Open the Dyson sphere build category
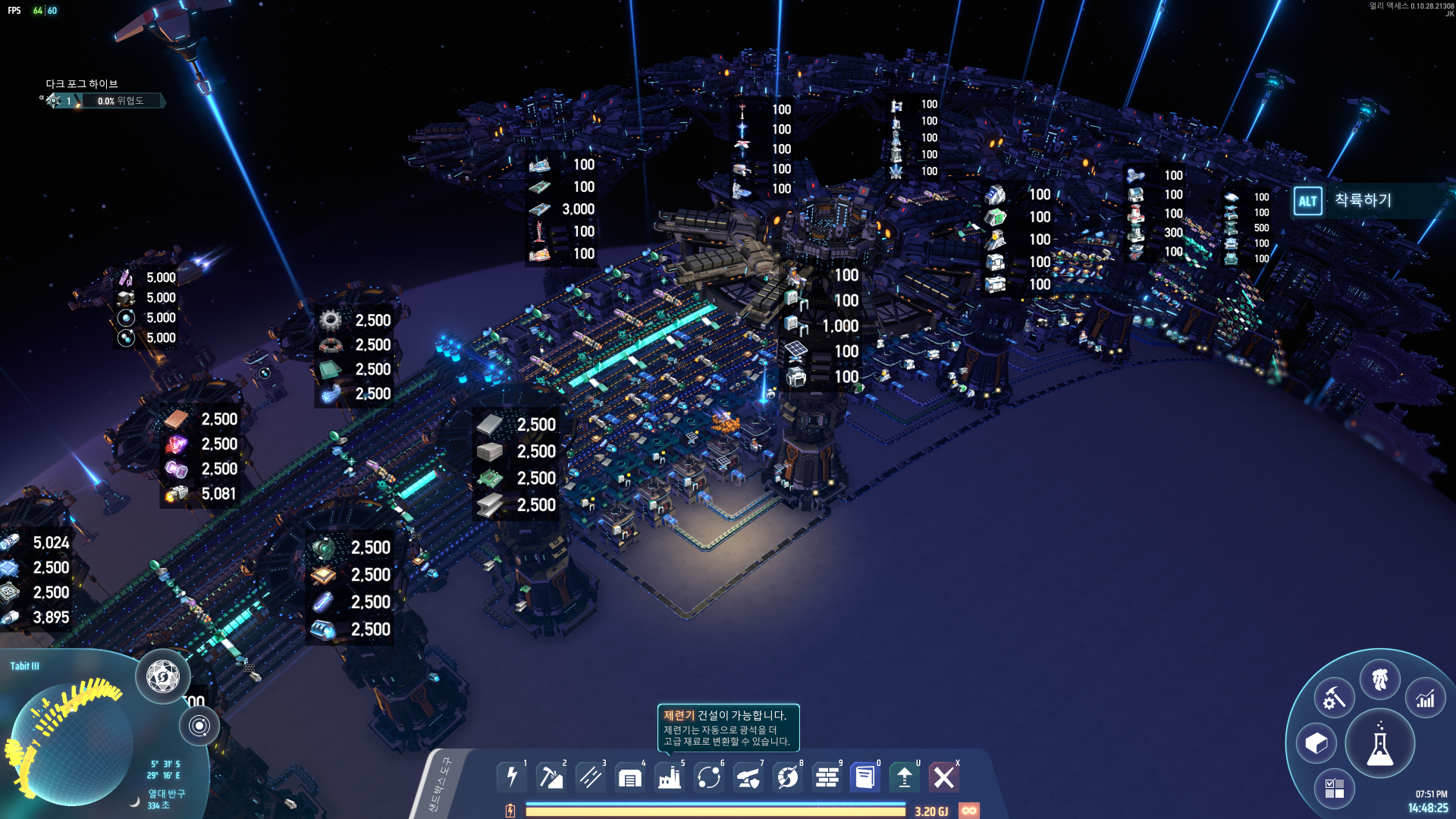The width and height of the screenshot is (1456, 819). click(x=788, y=777)
